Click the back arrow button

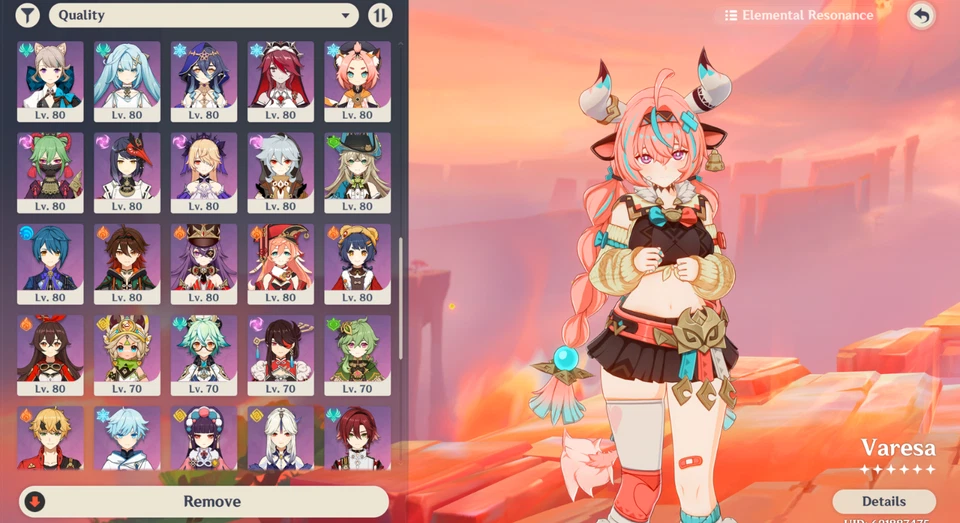pos(921,15)
